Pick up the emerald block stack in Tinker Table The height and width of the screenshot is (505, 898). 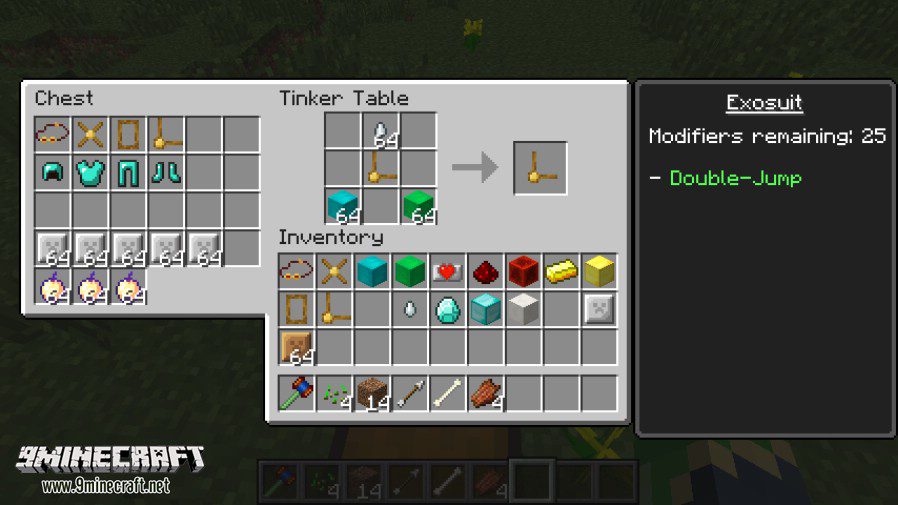(419, 205)
